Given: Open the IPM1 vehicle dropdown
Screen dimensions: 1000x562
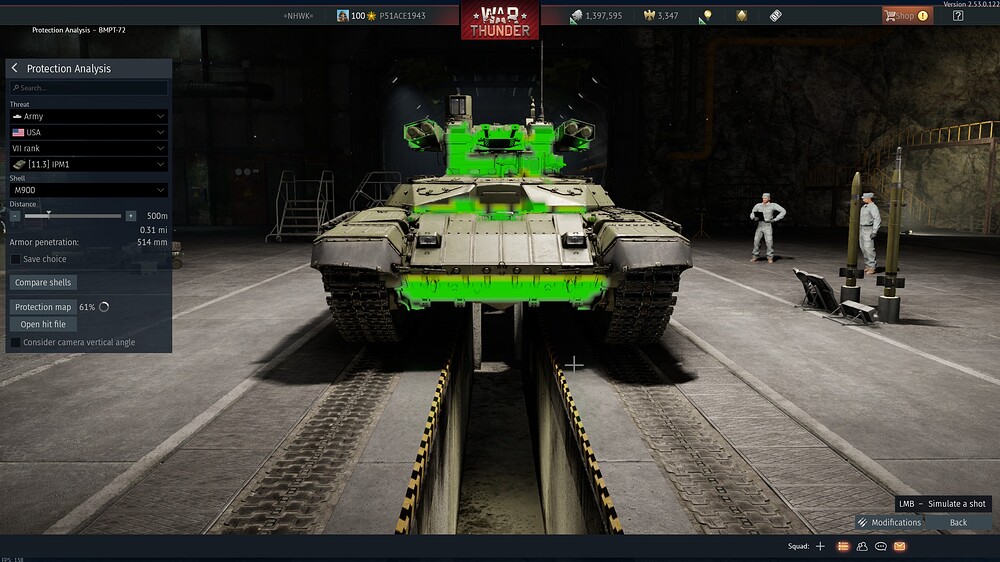Looking at the screenshot, I should point(88,164).
